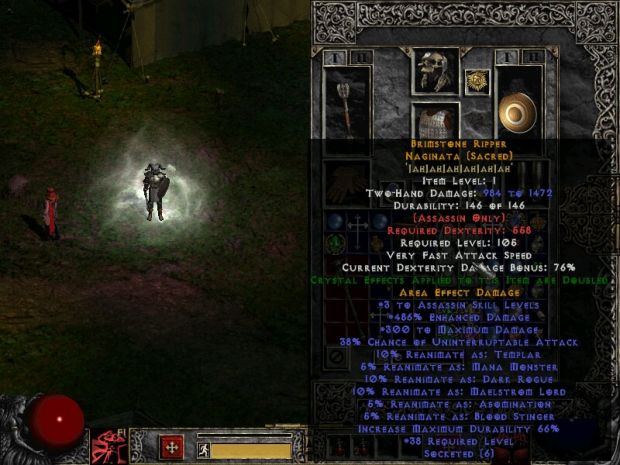Click the red character stats button with cross
Screen dimensions: 620x465
(x=172, y=446)
